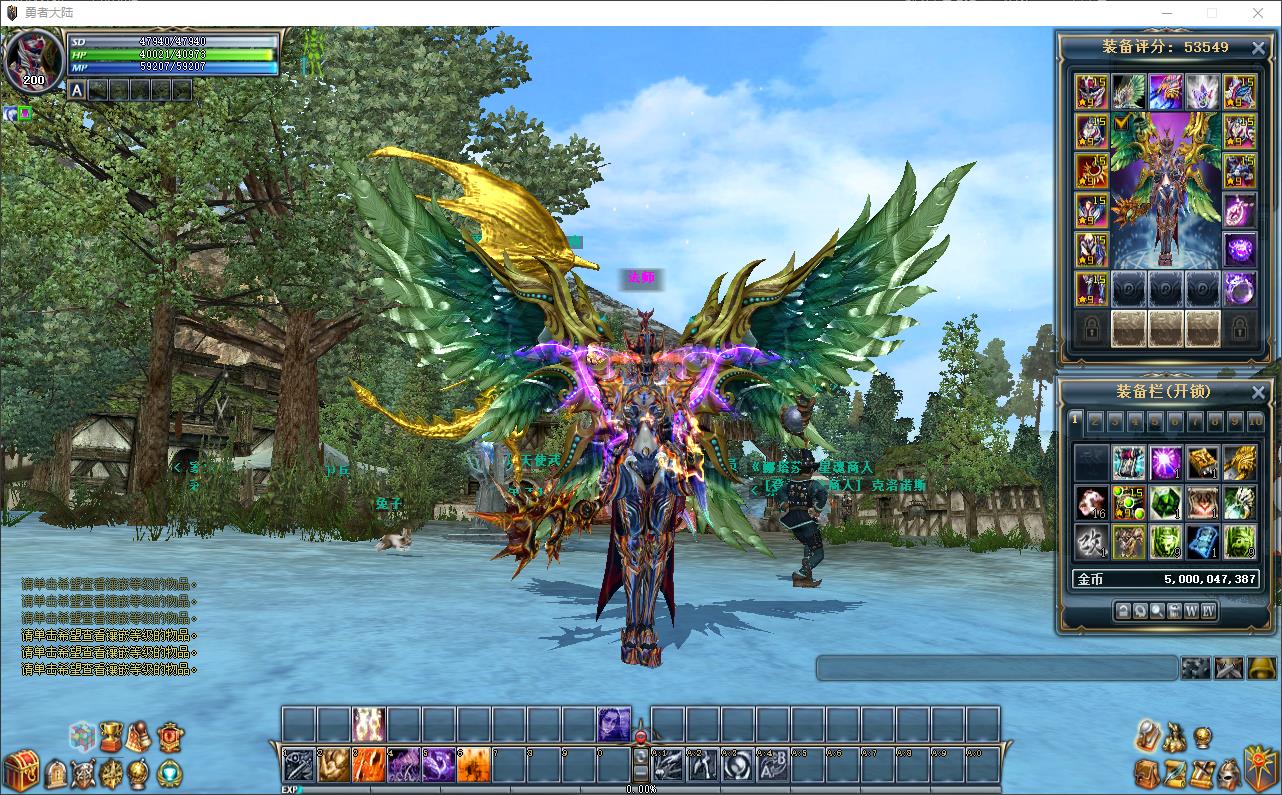Close the game window
This screenshot has height=795, width=1282.
[x=1258, y=13]
